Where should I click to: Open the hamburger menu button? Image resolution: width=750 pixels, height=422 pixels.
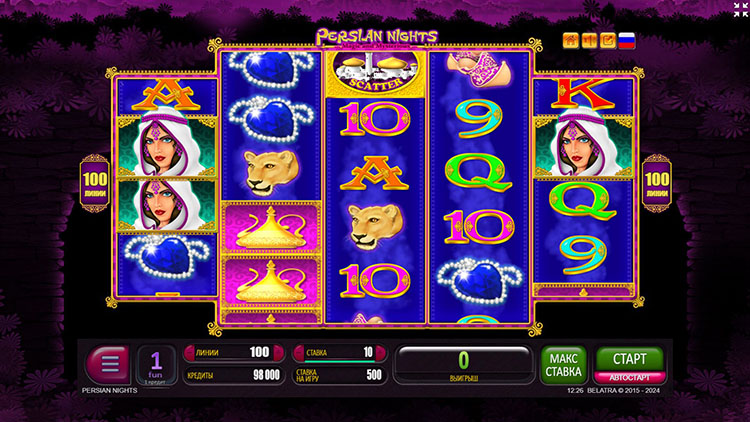point(109,363)
